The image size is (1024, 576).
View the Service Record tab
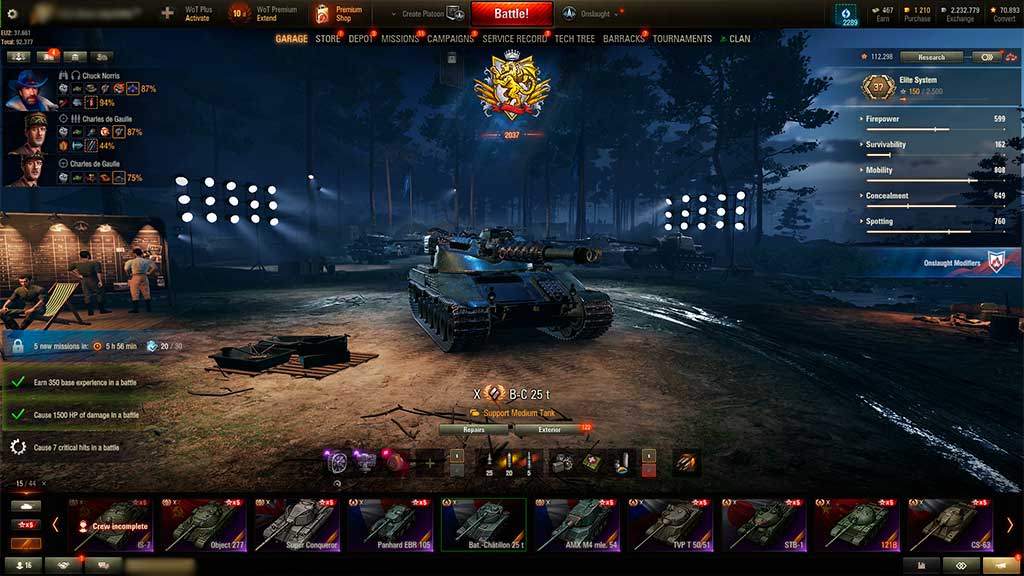[513, 39]
